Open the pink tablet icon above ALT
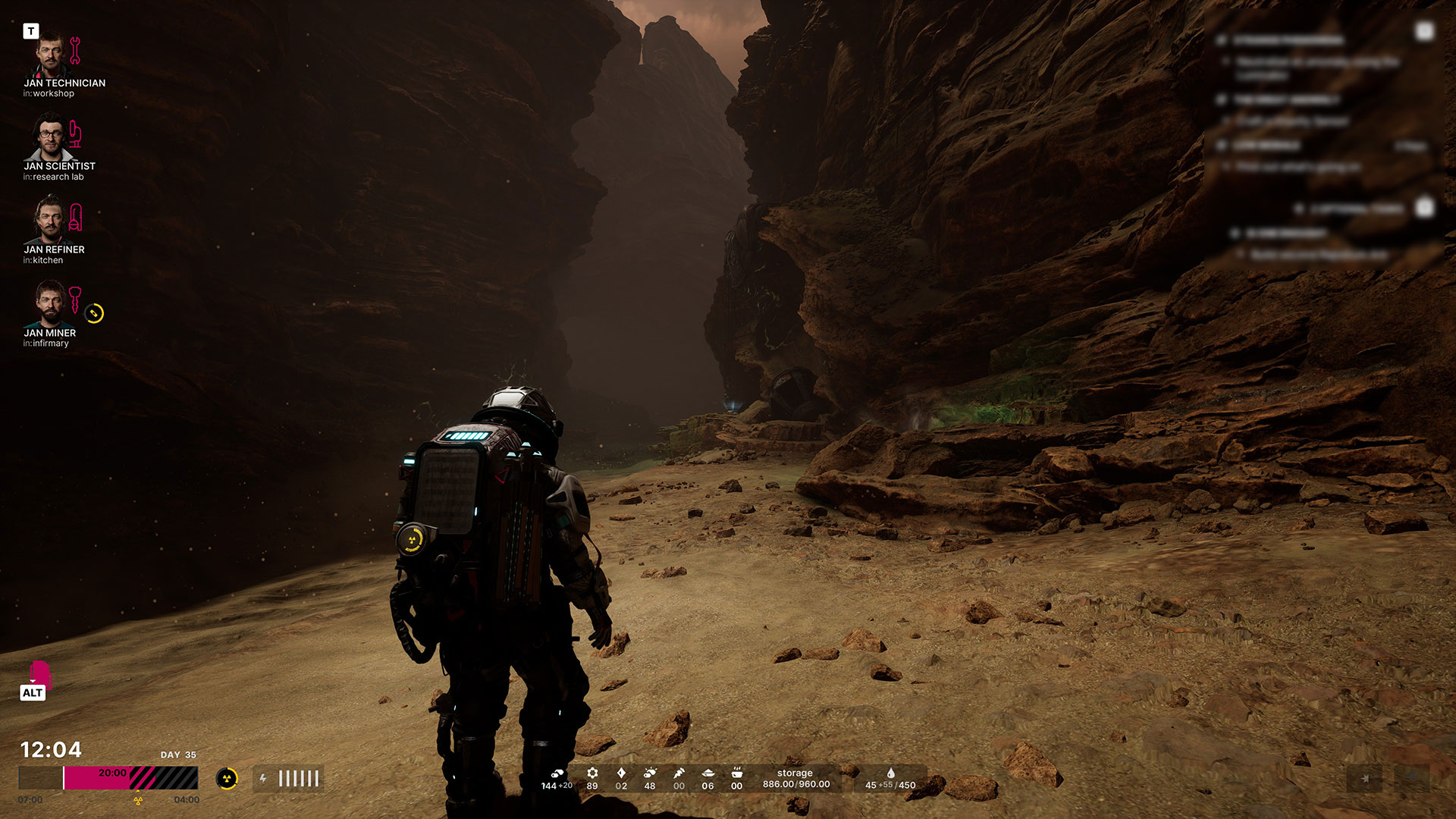The width and height of the screenshot is (1456, 819). coord(39,671)
